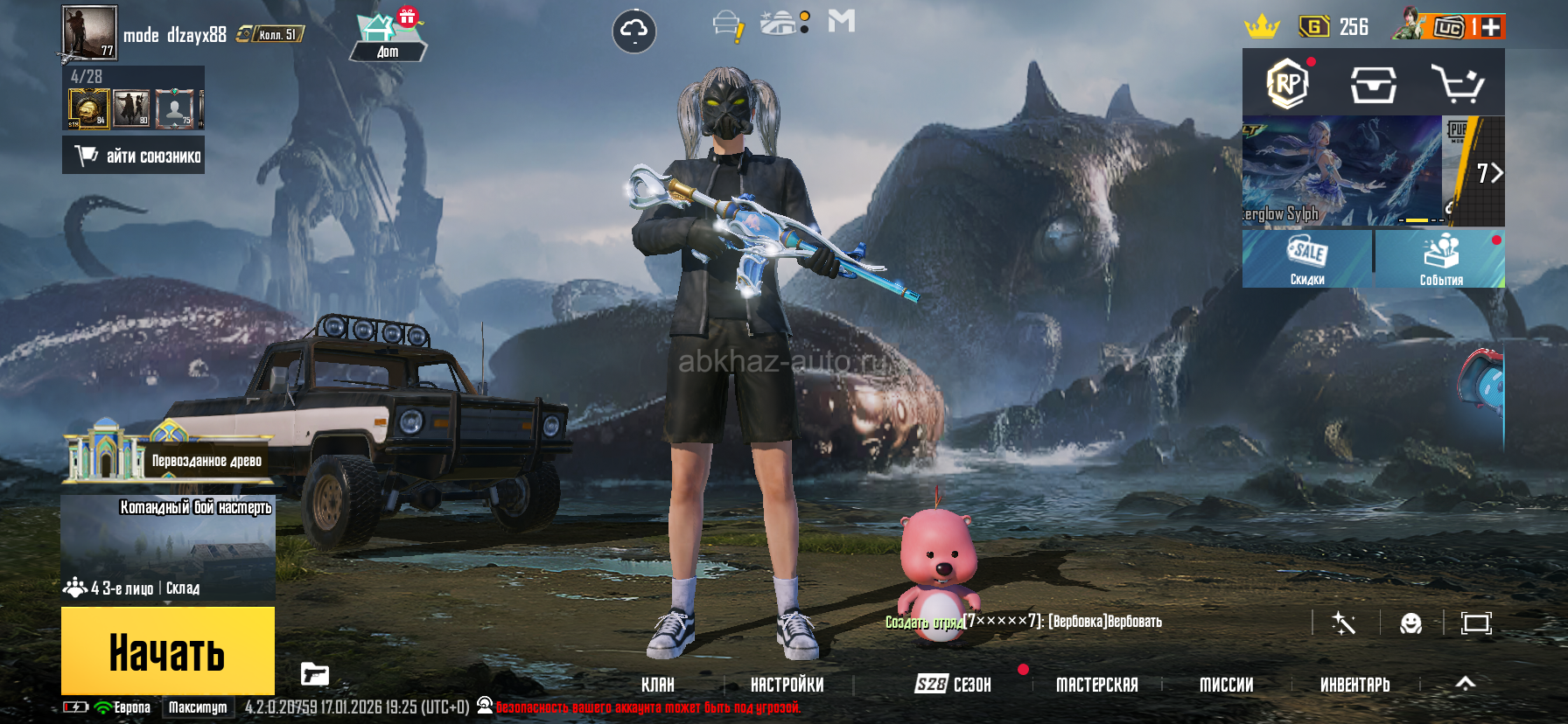Viewport: 1568px width, 724px height.
Task: Open the player profile avatar
Action: point(89,32)
